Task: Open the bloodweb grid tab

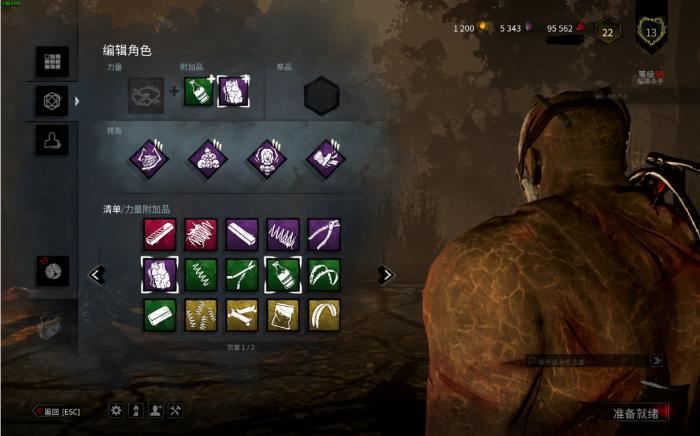Action: pos(52,61)
